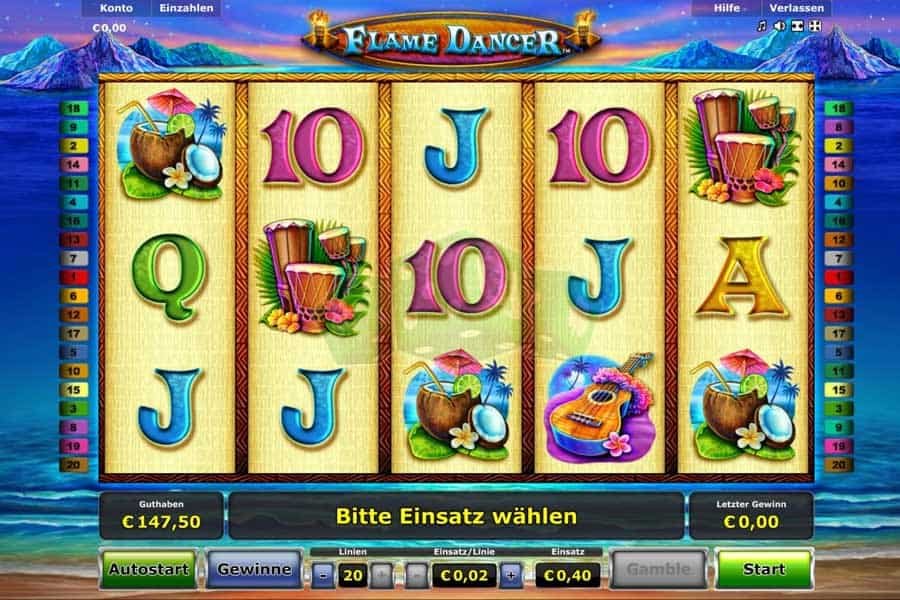Increase the number of Linien
The height and width of the screenshot is (600, 900).
coord(381,575)
